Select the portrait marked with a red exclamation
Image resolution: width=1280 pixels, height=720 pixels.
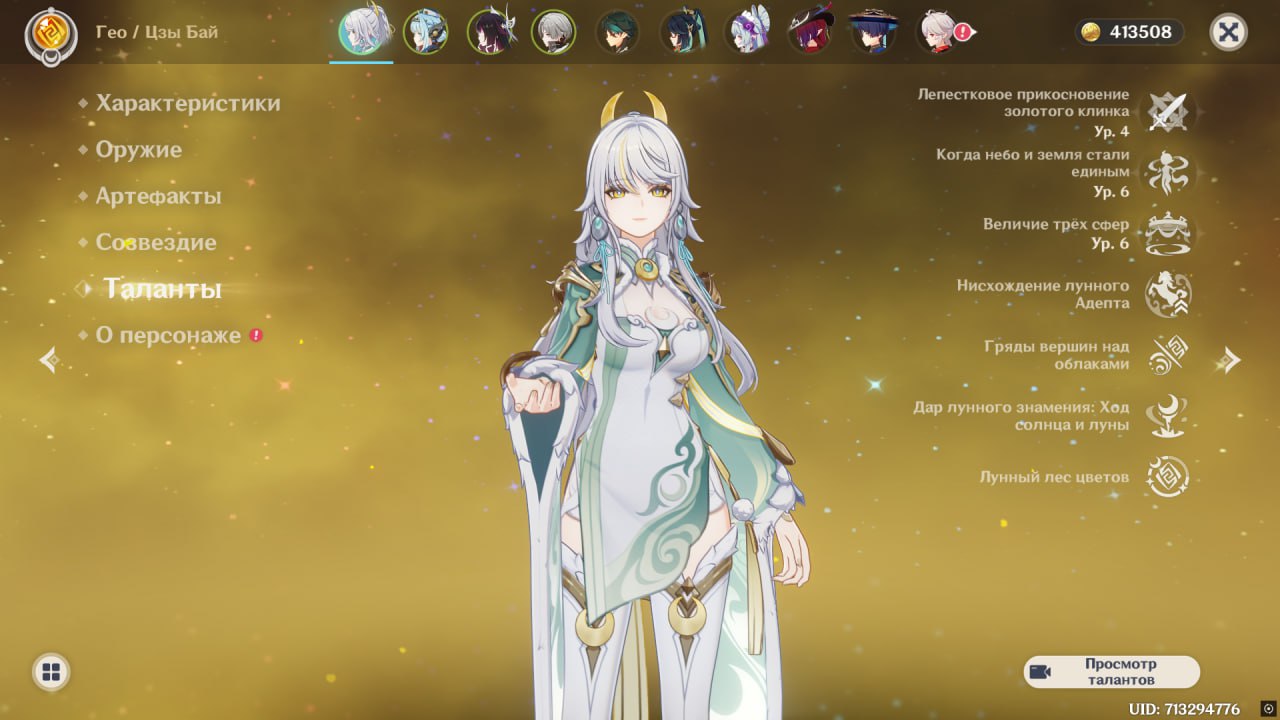coord(939,32)
